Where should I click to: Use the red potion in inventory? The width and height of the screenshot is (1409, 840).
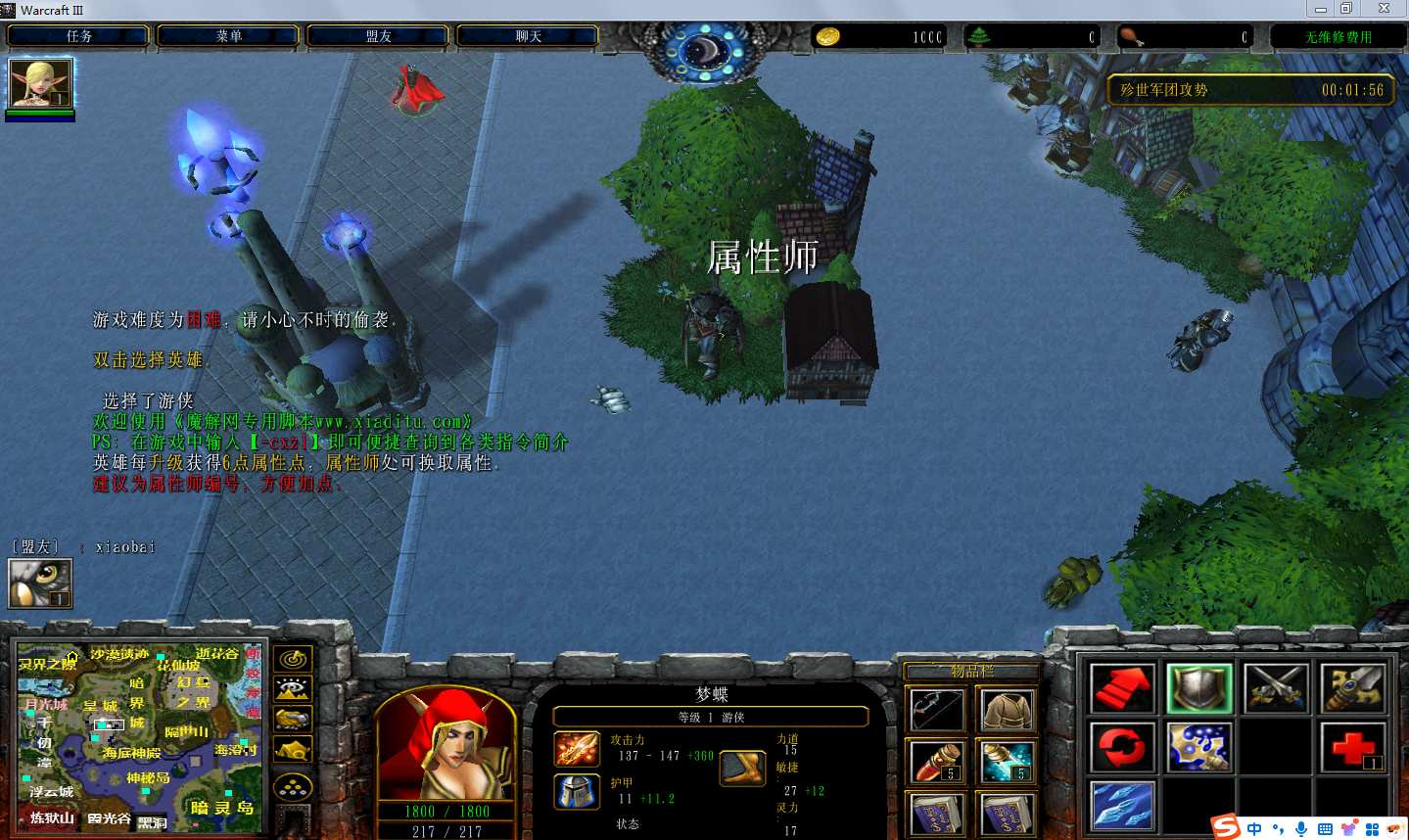[x=935, y=762]
